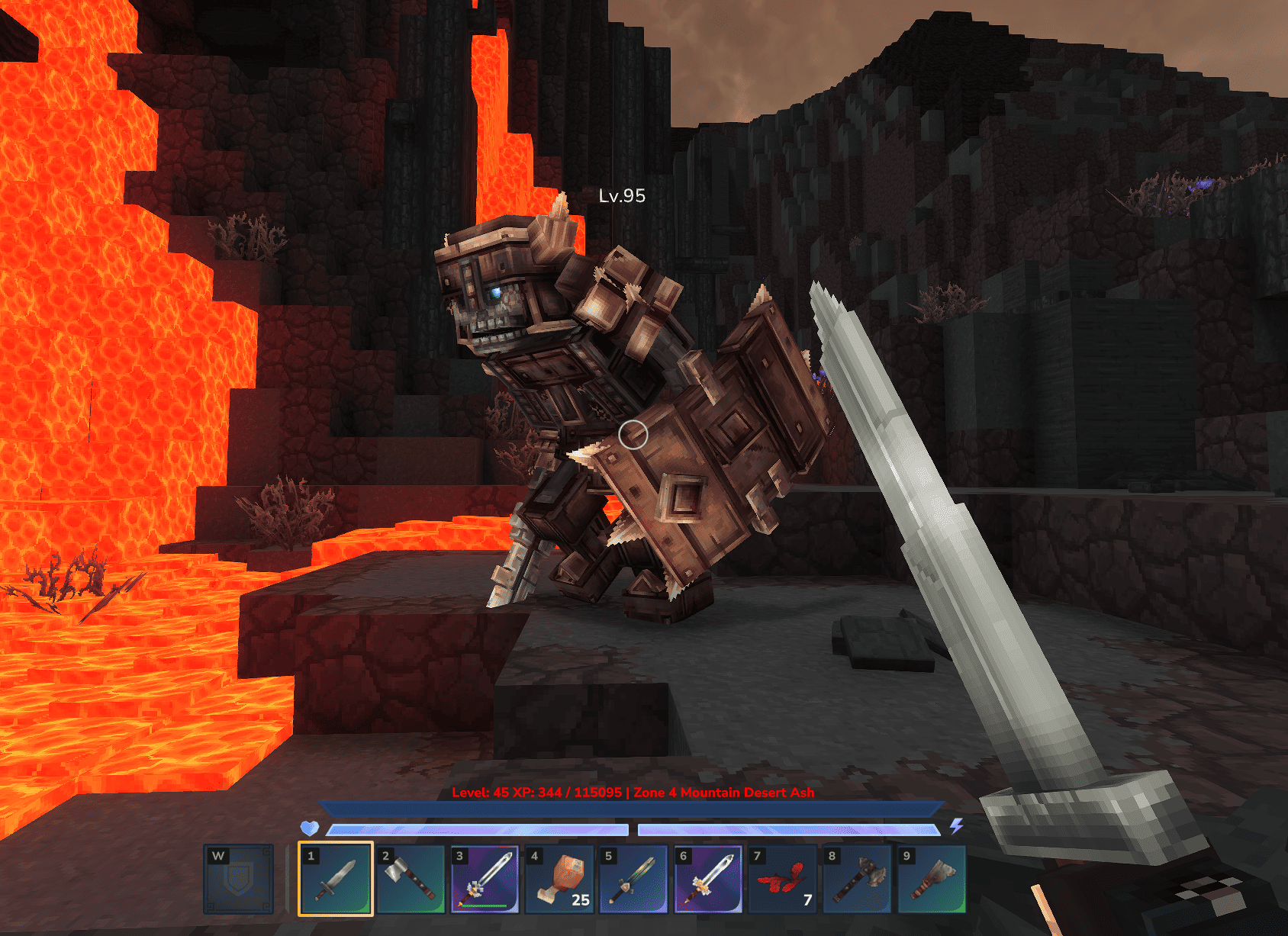Select the red petals stack of 7

[x=782, y=879]
